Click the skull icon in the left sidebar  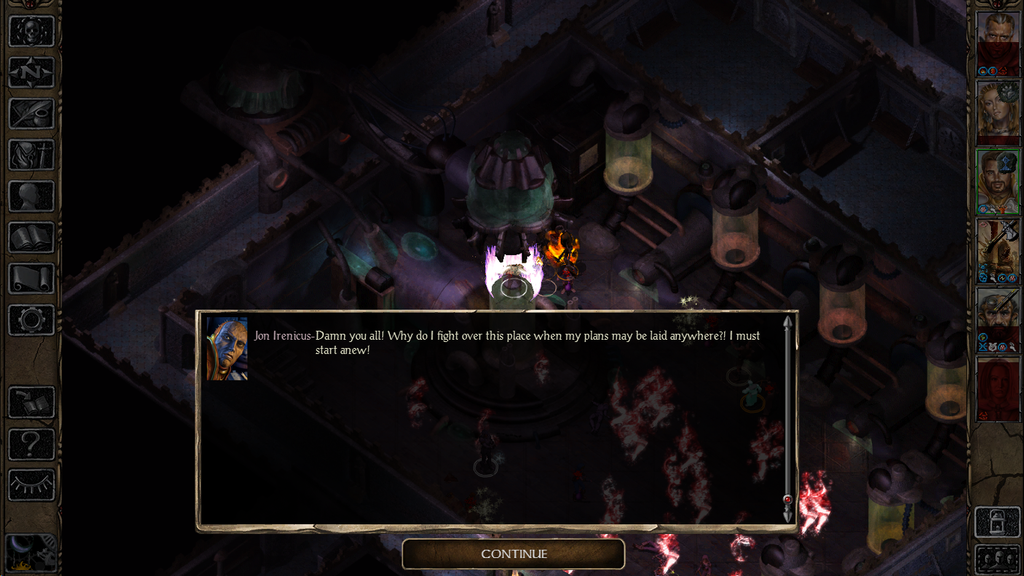coord(31,31)
